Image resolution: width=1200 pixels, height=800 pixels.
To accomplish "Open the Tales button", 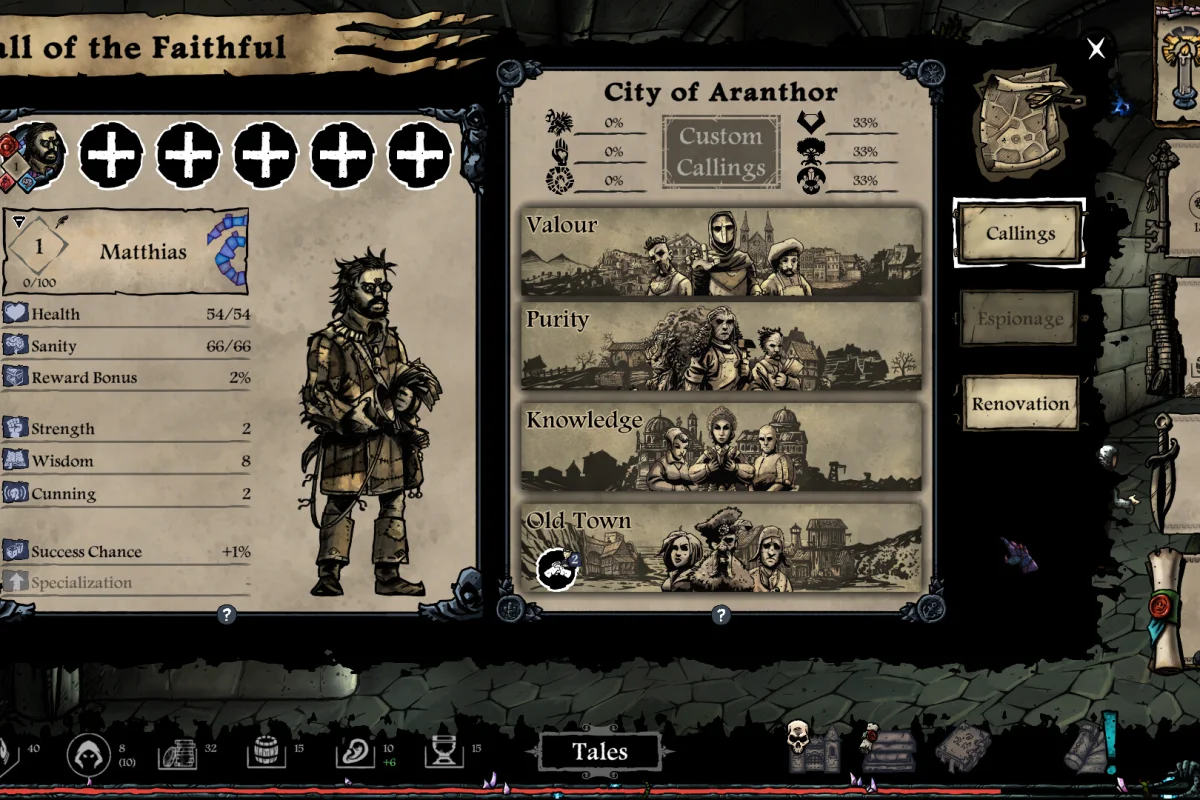I will (x=600, y=752).
